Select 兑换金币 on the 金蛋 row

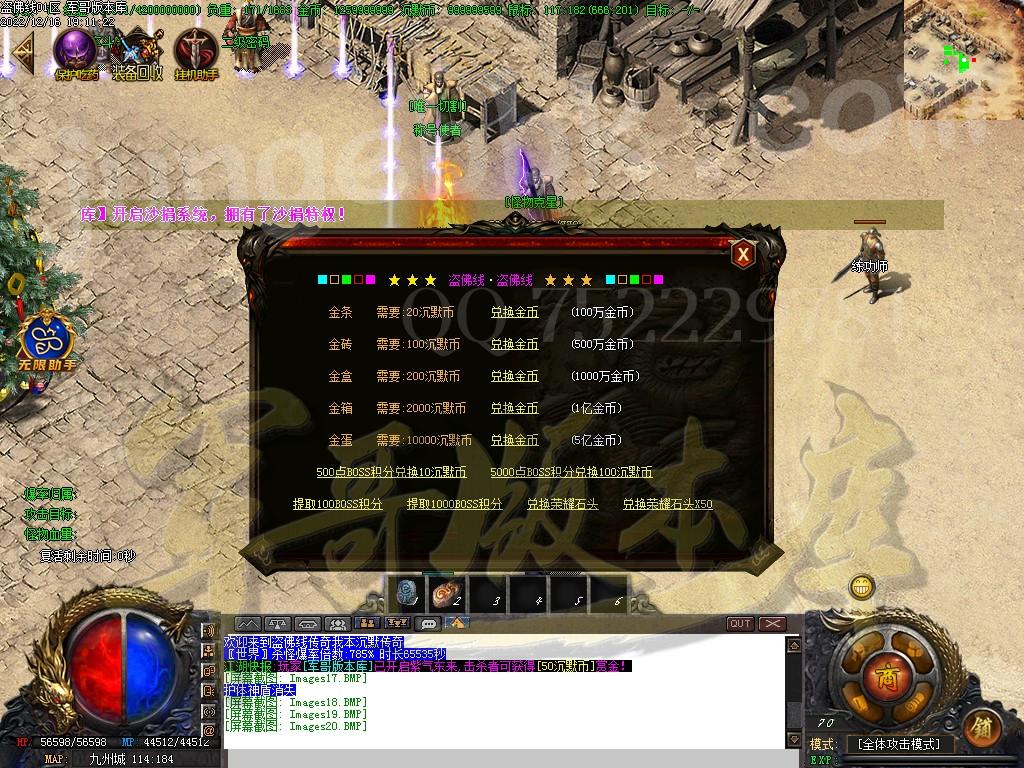click(x=514, y=440)
